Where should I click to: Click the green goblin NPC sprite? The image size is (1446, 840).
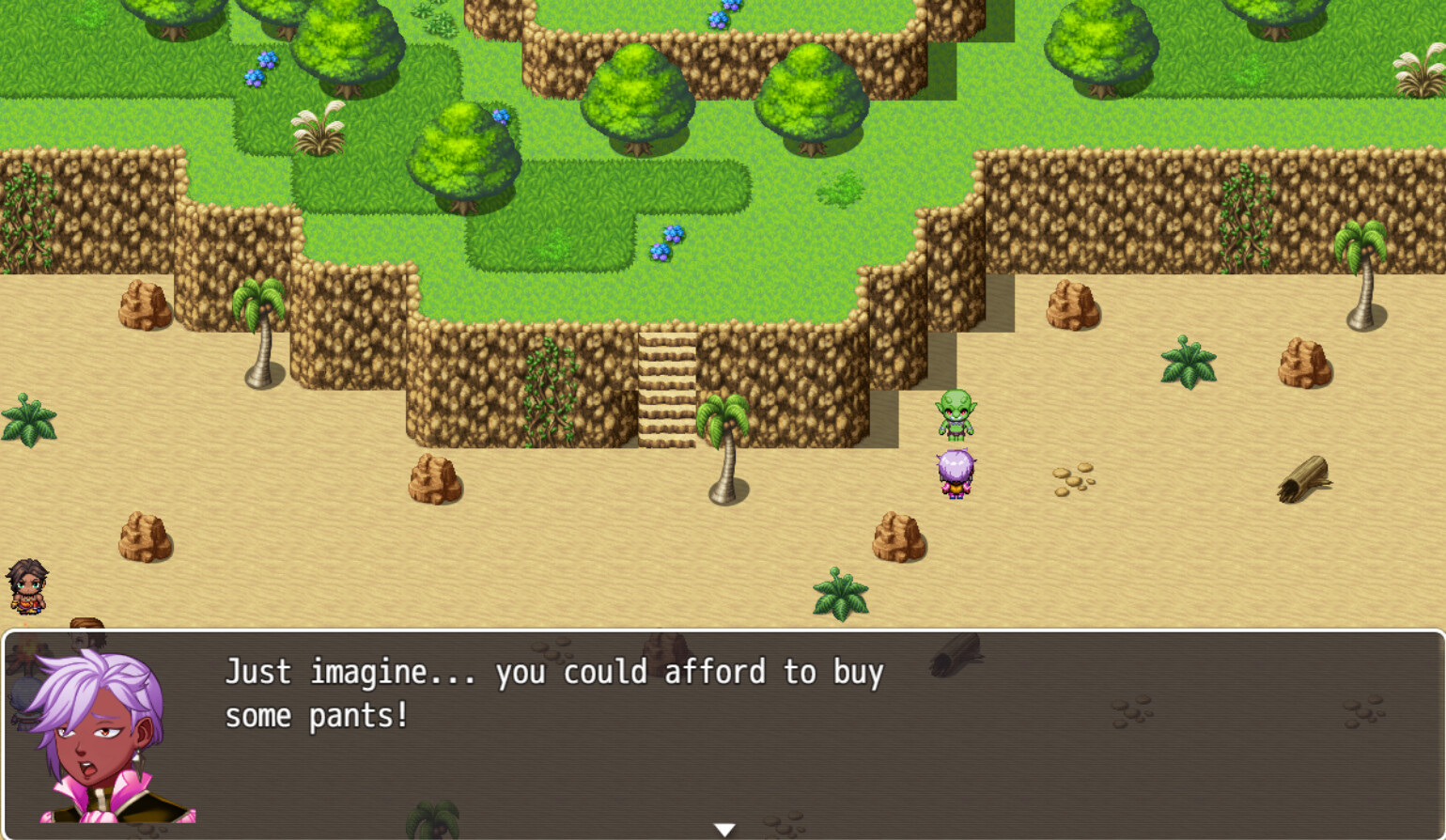tap(956, 417)
